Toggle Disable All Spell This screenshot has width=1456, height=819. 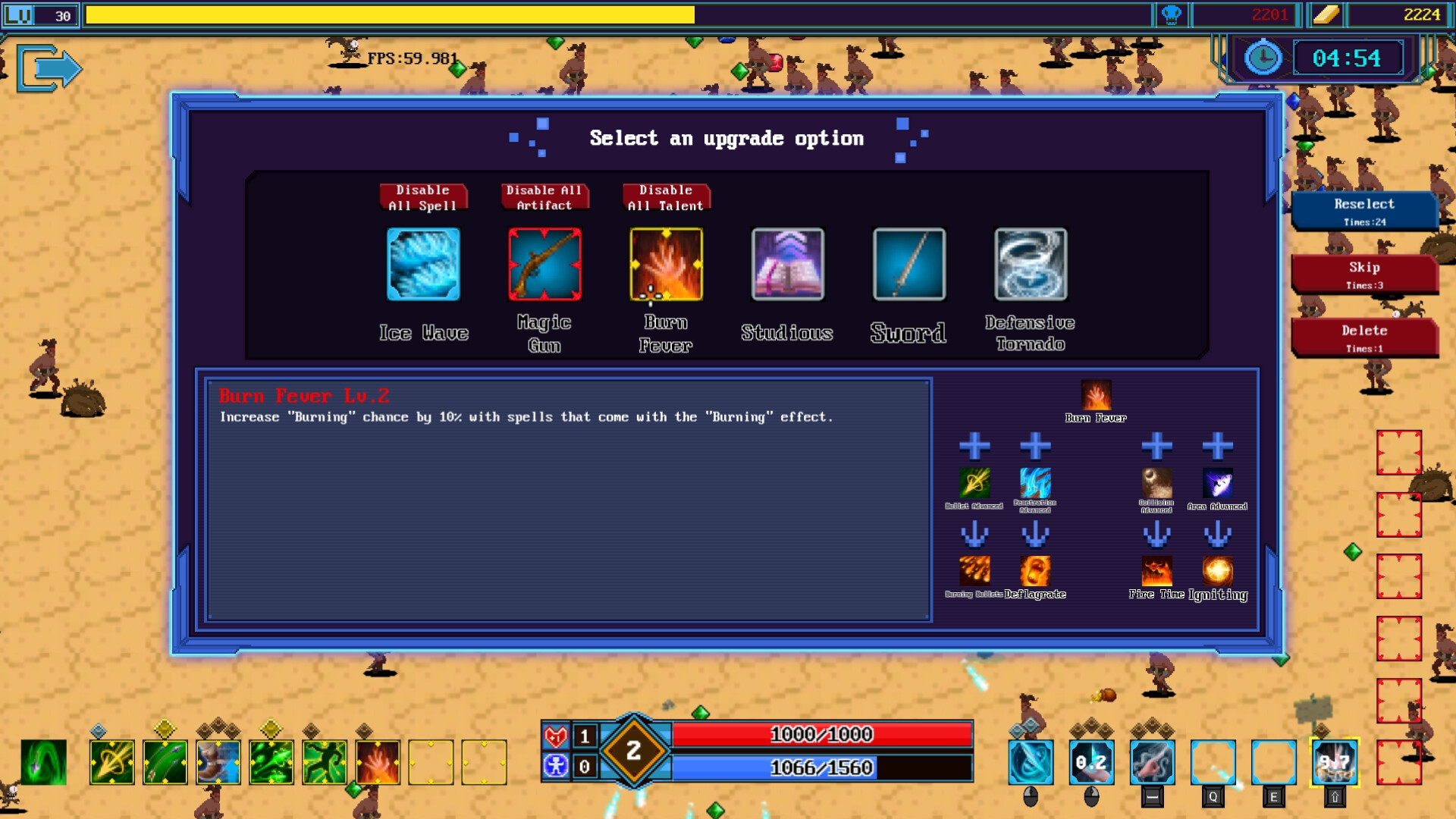click(423, 197)
